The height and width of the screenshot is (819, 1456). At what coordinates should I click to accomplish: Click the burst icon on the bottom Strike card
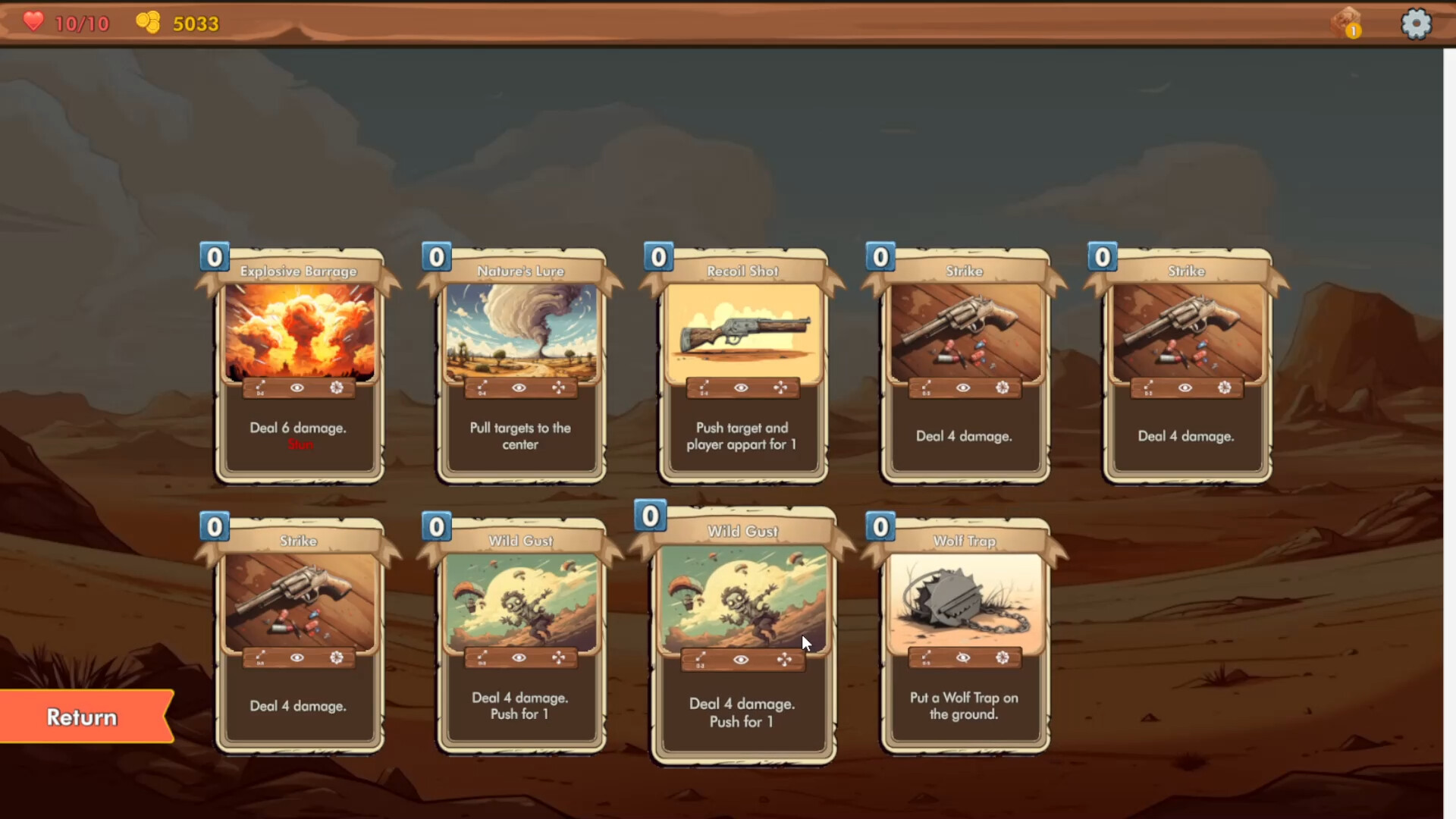pos(335,658)
